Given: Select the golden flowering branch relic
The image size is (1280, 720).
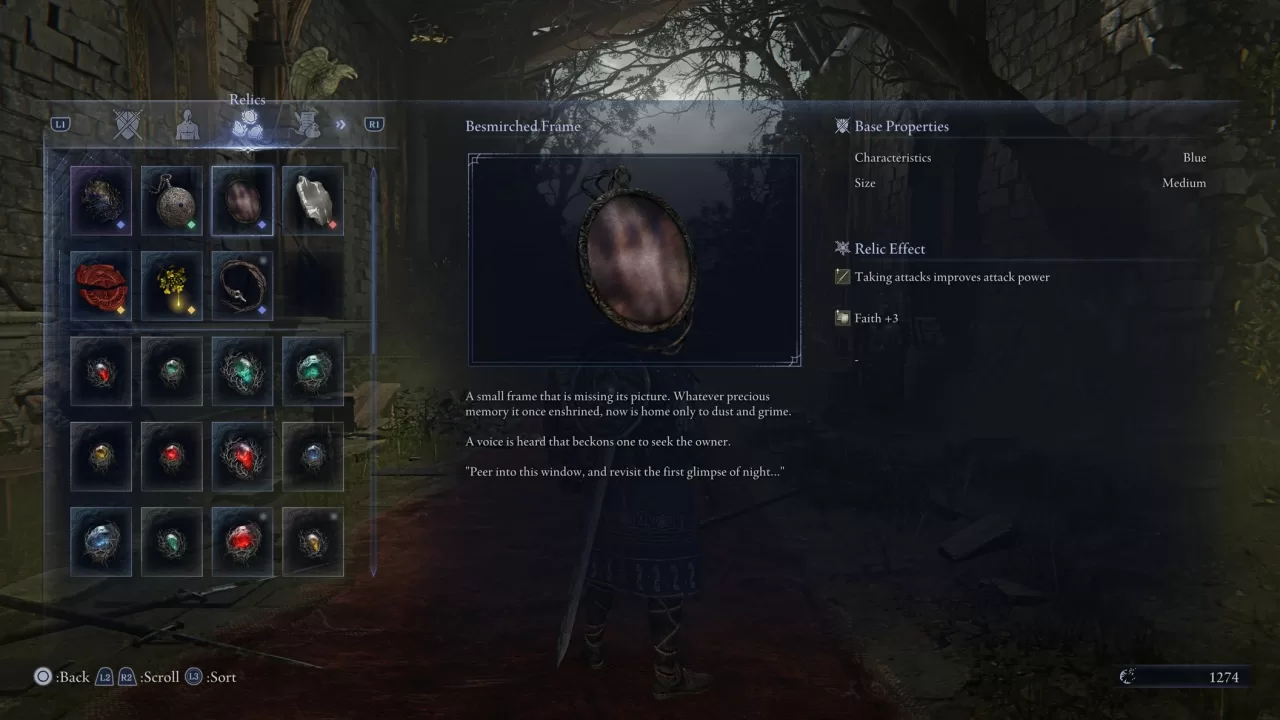Looking at the screenshot, I should coord(171,285).
